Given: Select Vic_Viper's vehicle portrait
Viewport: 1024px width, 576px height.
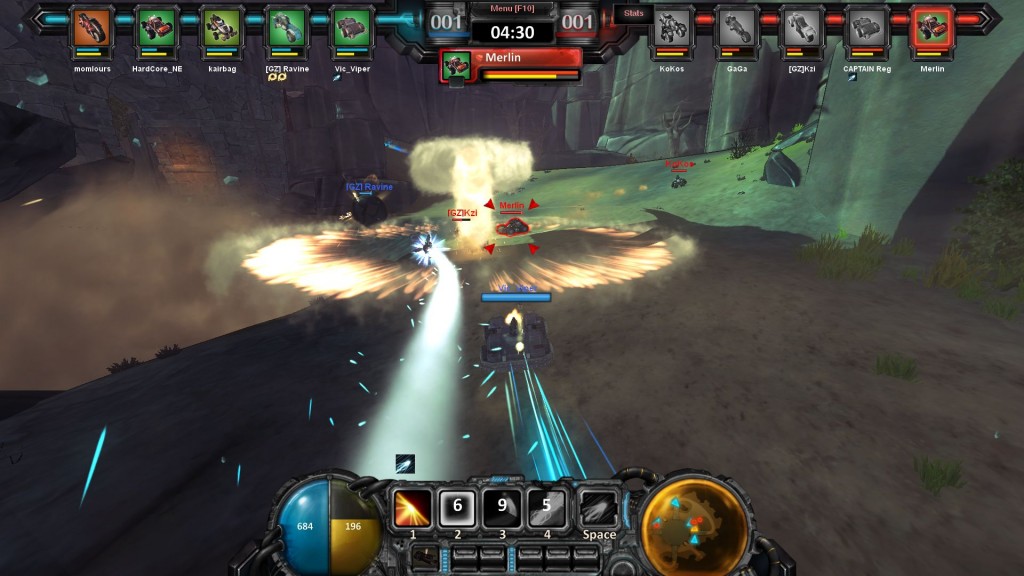Looking at the screenshot, I should click(351, 27).
